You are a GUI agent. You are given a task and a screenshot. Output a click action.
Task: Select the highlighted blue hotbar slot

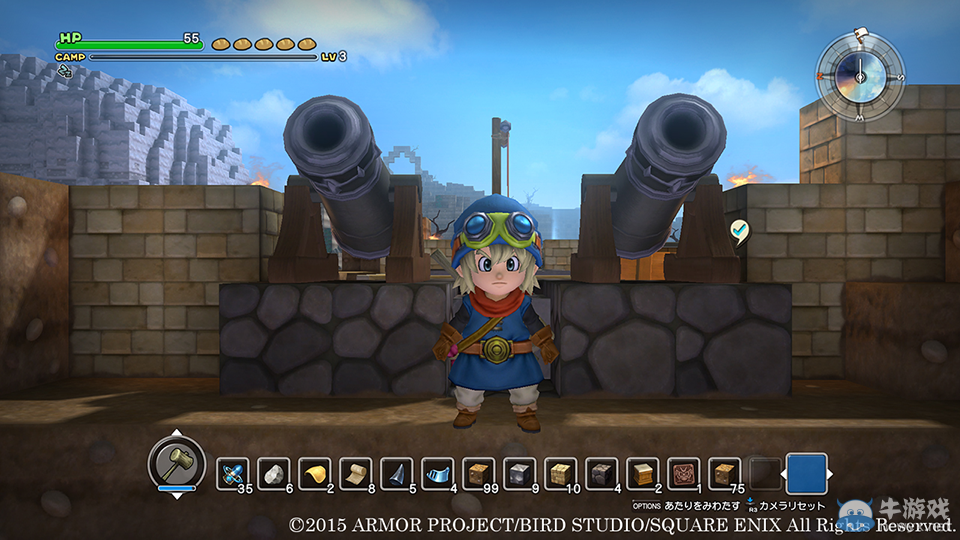coord(807,473)
